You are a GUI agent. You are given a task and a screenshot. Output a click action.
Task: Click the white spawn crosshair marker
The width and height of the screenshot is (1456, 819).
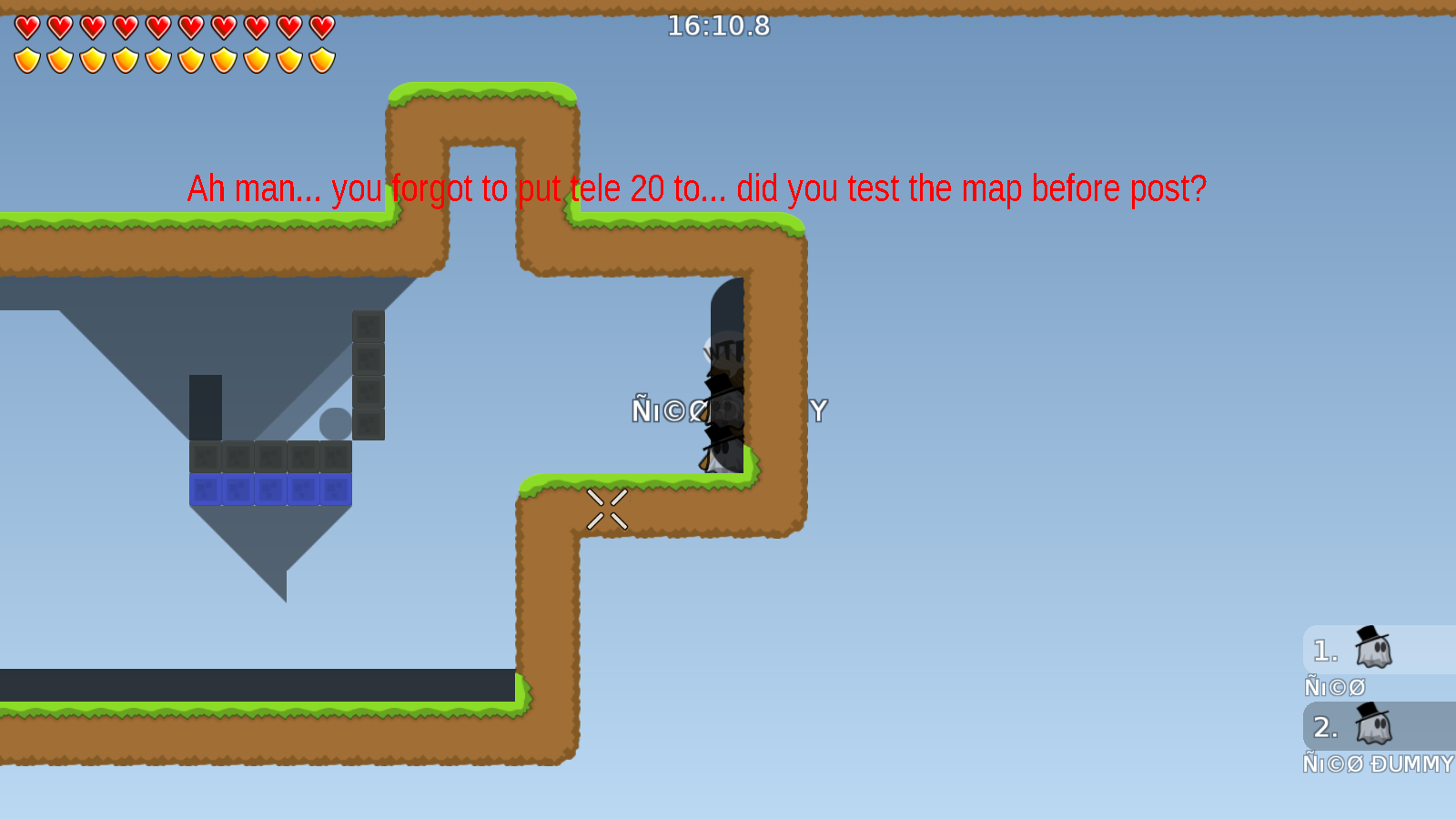(x=608, y=508)
